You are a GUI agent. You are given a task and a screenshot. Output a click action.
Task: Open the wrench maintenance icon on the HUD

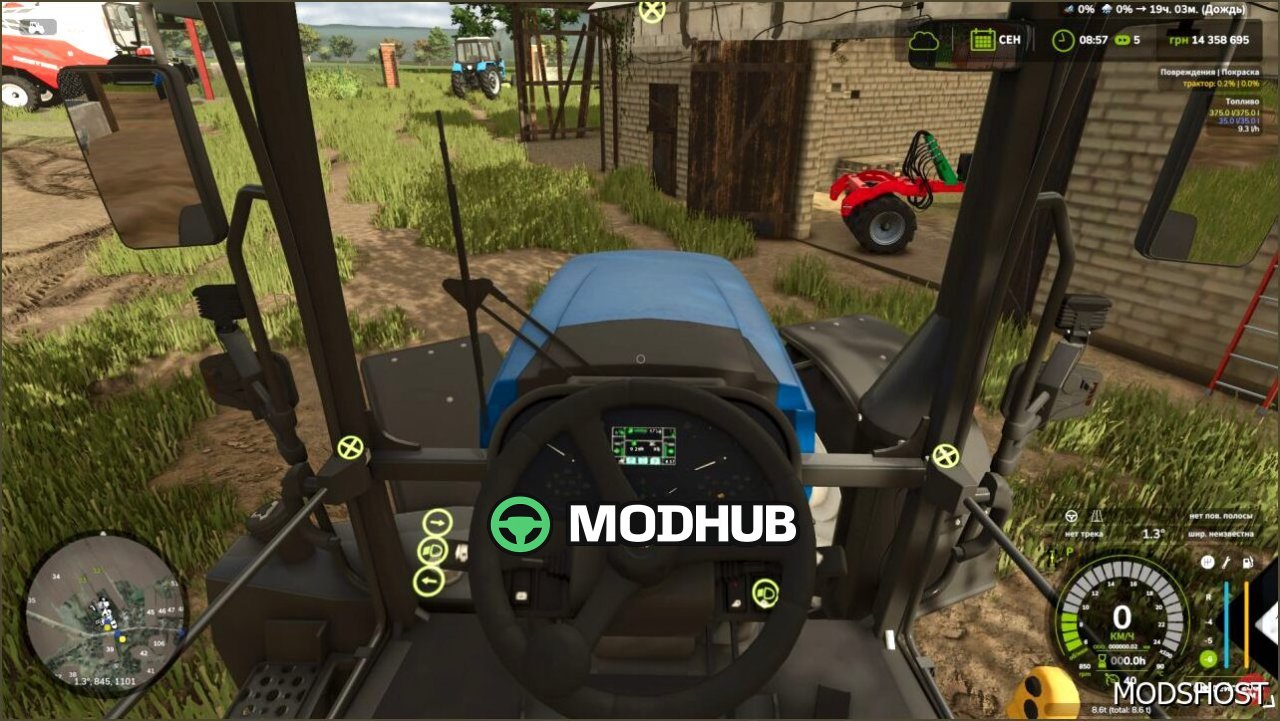1225,563
